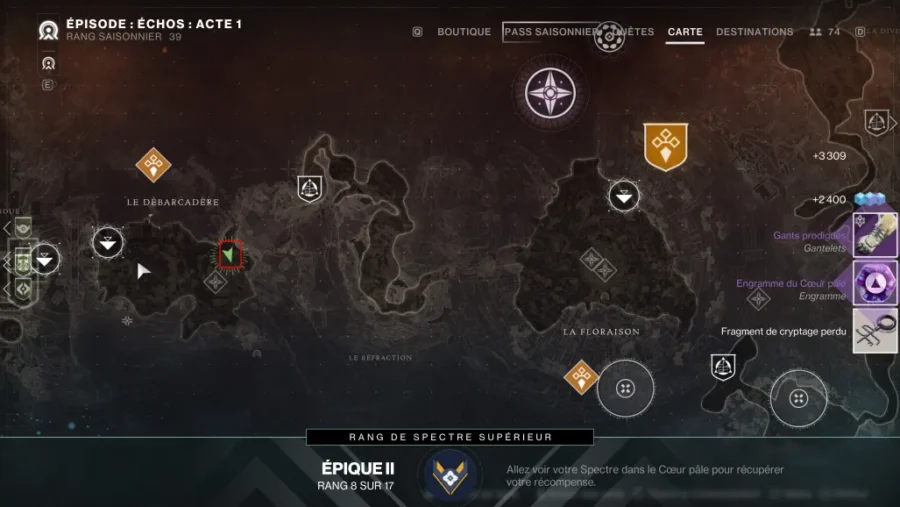Open the roster showing 74 players

pyautogui.click(x=825, y=32)
